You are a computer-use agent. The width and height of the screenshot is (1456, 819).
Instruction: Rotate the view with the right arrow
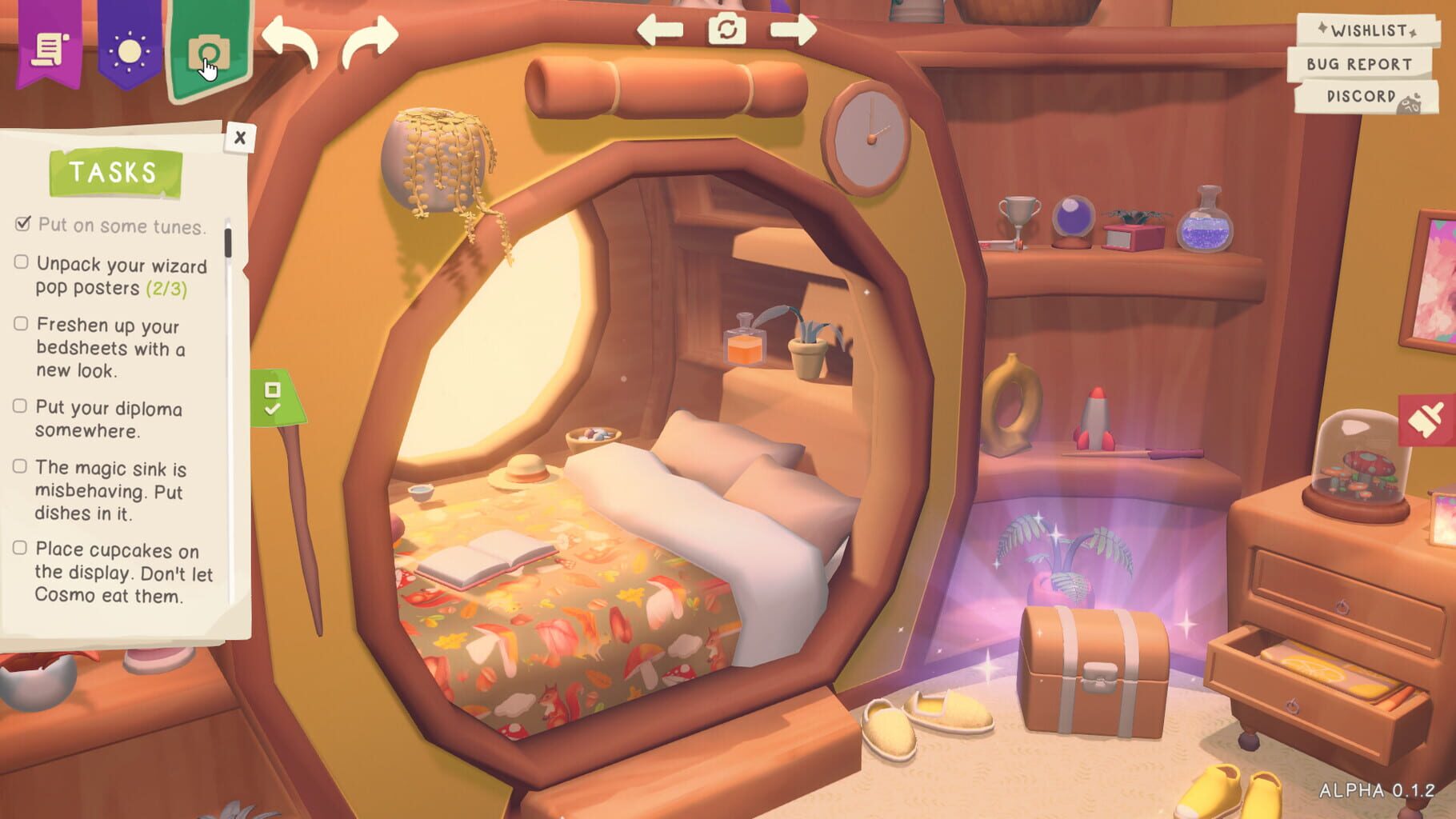click(x=792, y=30)
